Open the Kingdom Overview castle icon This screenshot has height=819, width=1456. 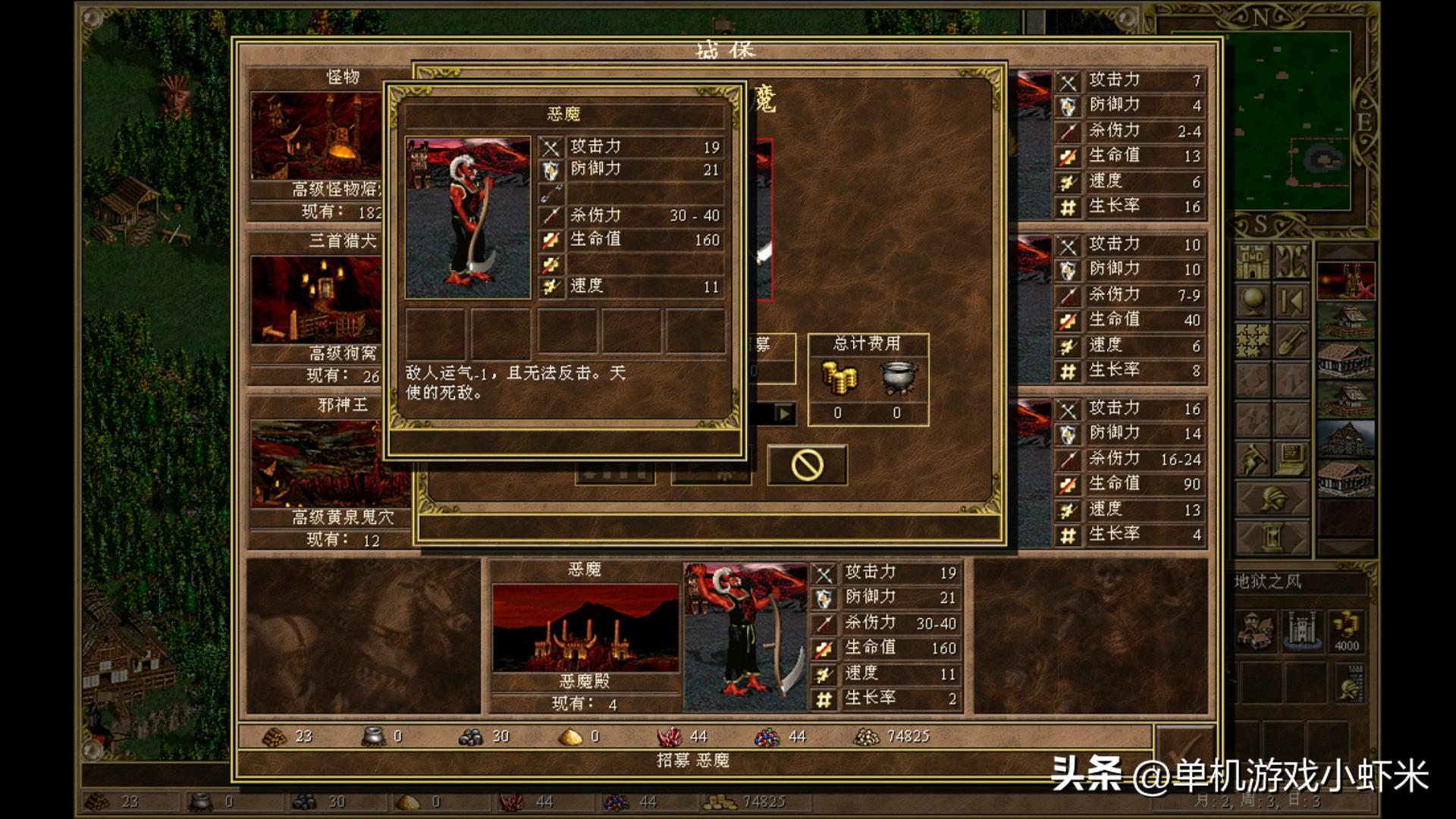coord(1254,260)
